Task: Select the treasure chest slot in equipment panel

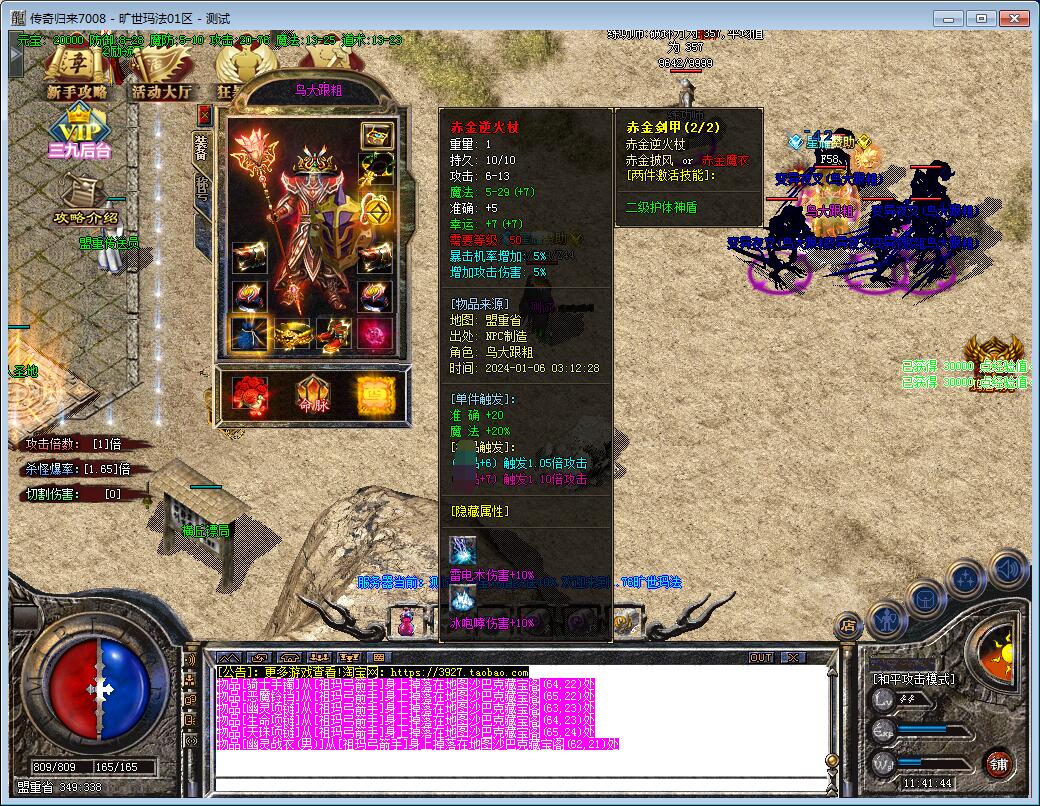Action: click(x=376, y=136)
